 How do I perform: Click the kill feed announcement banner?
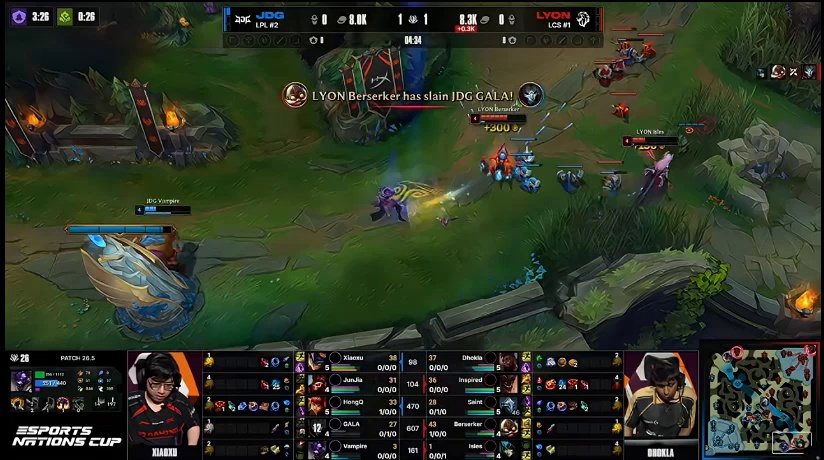pos(412,95)
